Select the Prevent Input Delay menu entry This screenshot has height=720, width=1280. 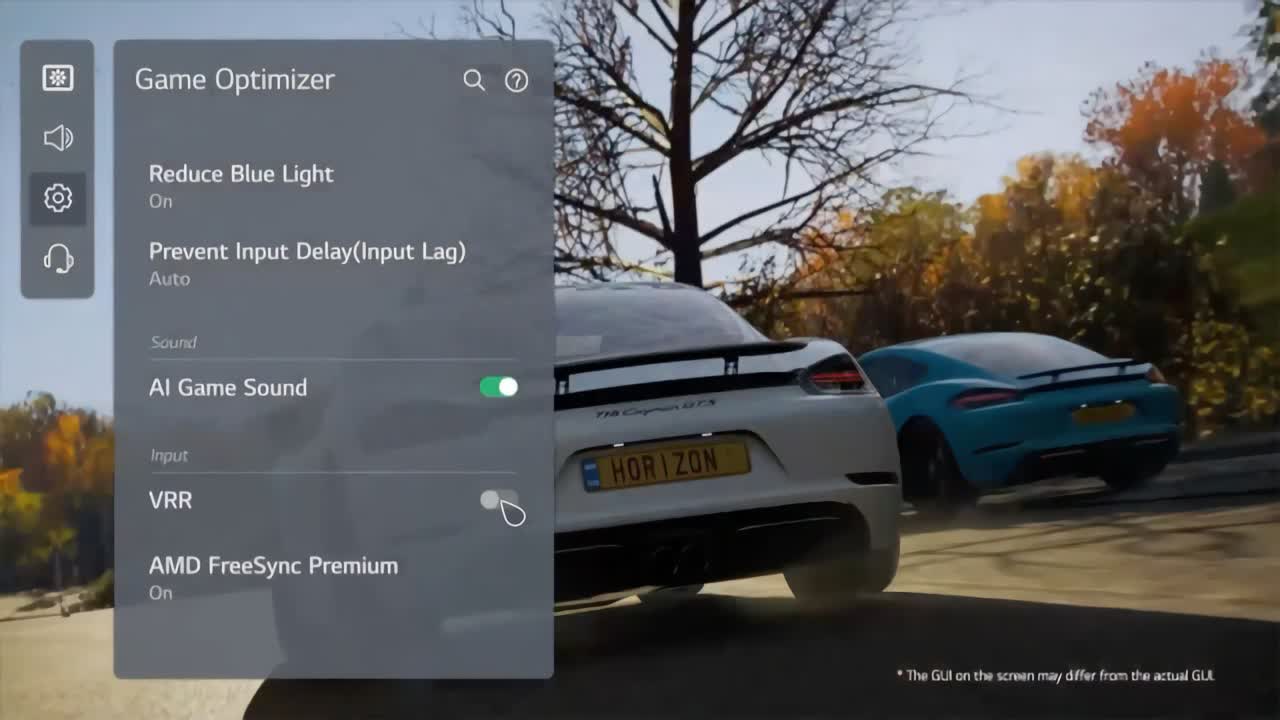306,252
